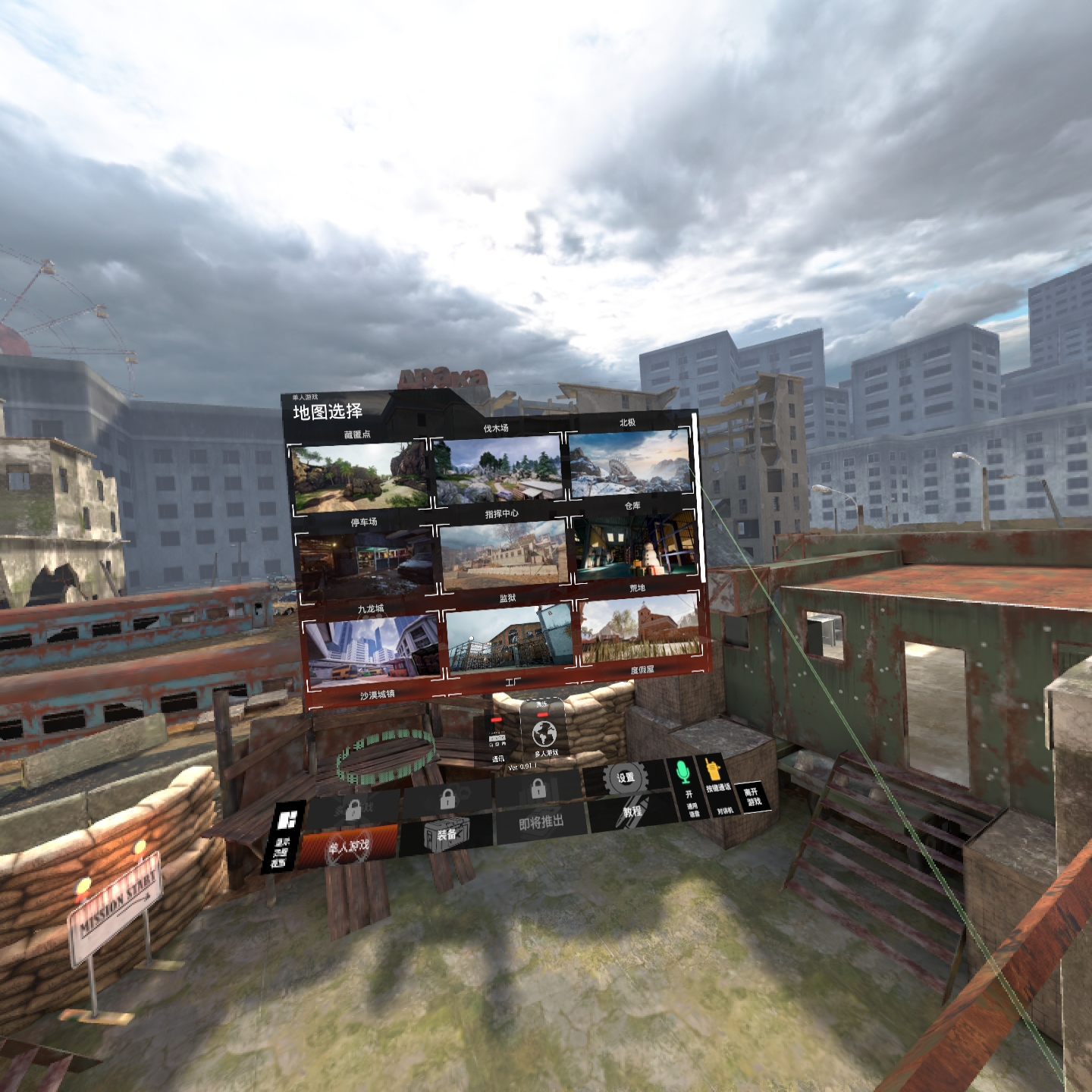Image resolution: width=1092 pixels, height=1092 pixels.
Task: Click the 离开游戏 leave game button
Action: [x=752, y=797]
